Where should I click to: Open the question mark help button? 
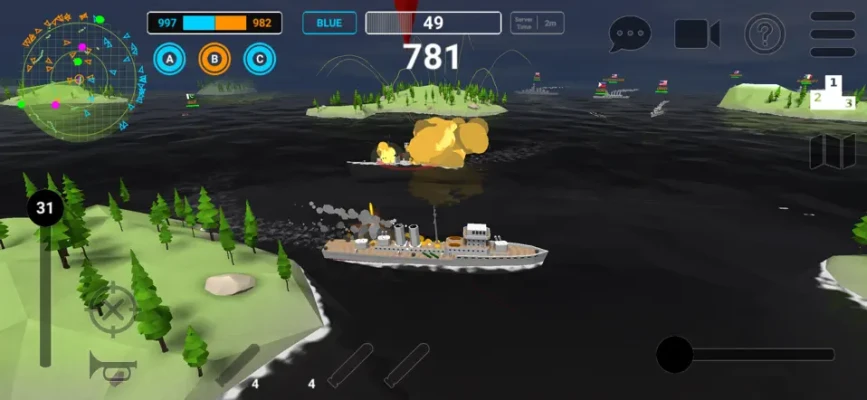(765, 33)
